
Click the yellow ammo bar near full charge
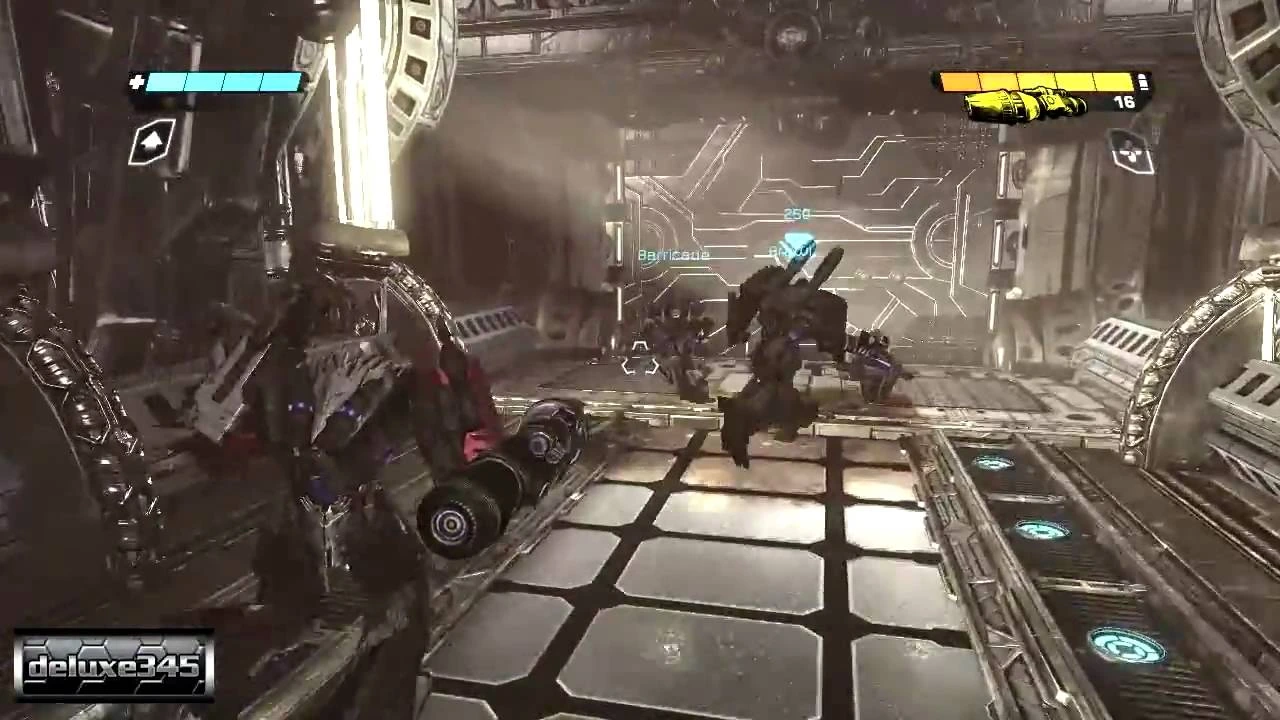pyautogui.click(x=1108, y=79)
